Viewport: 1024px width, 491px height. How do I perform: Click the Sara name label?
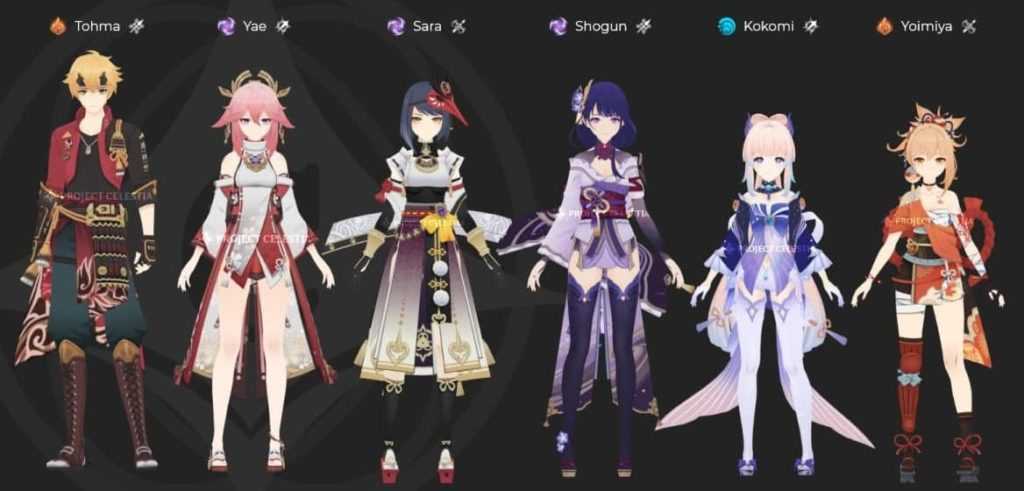click(427, 26)
